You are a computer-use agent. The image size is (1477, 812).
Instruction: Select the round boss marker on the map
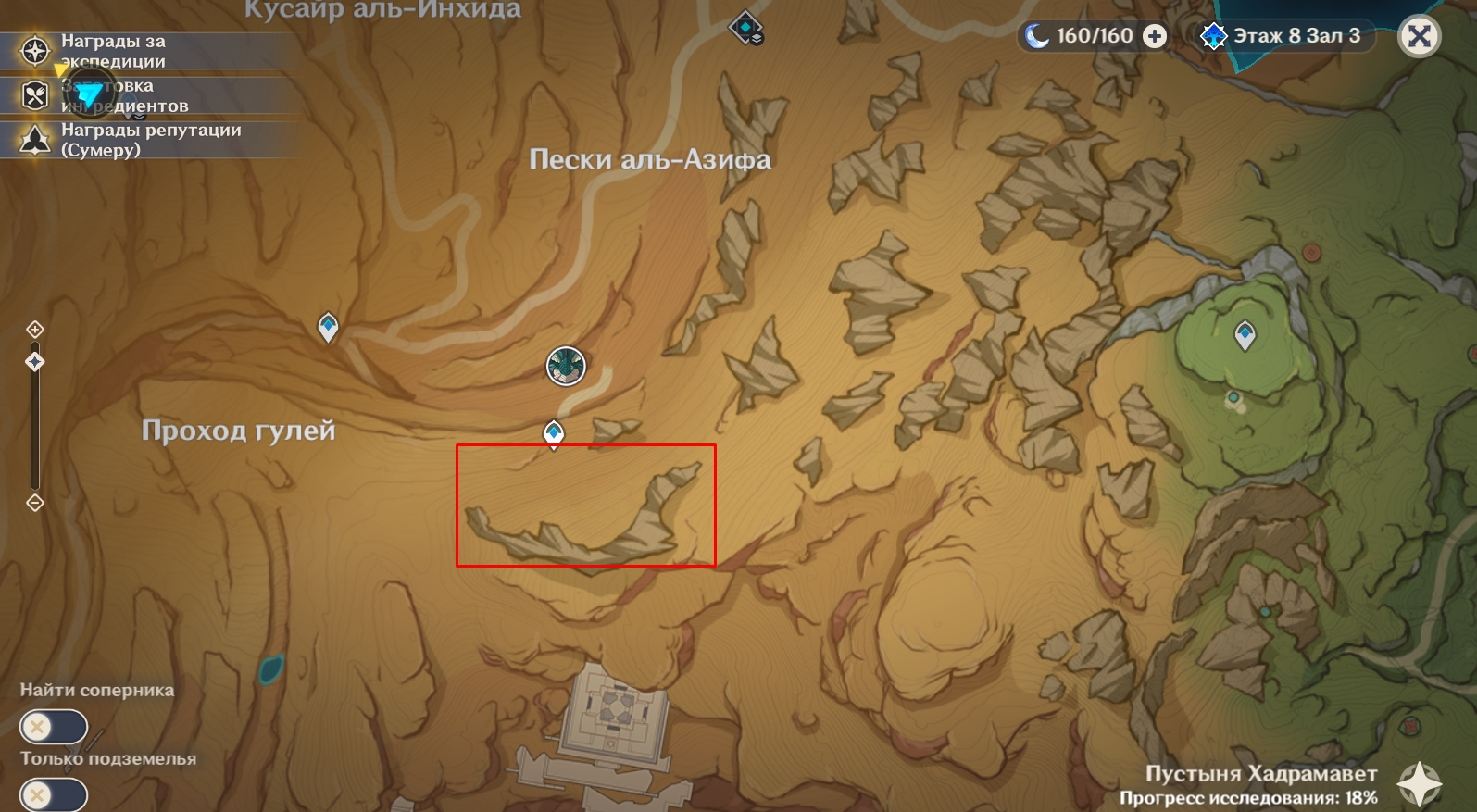[566, 366]
